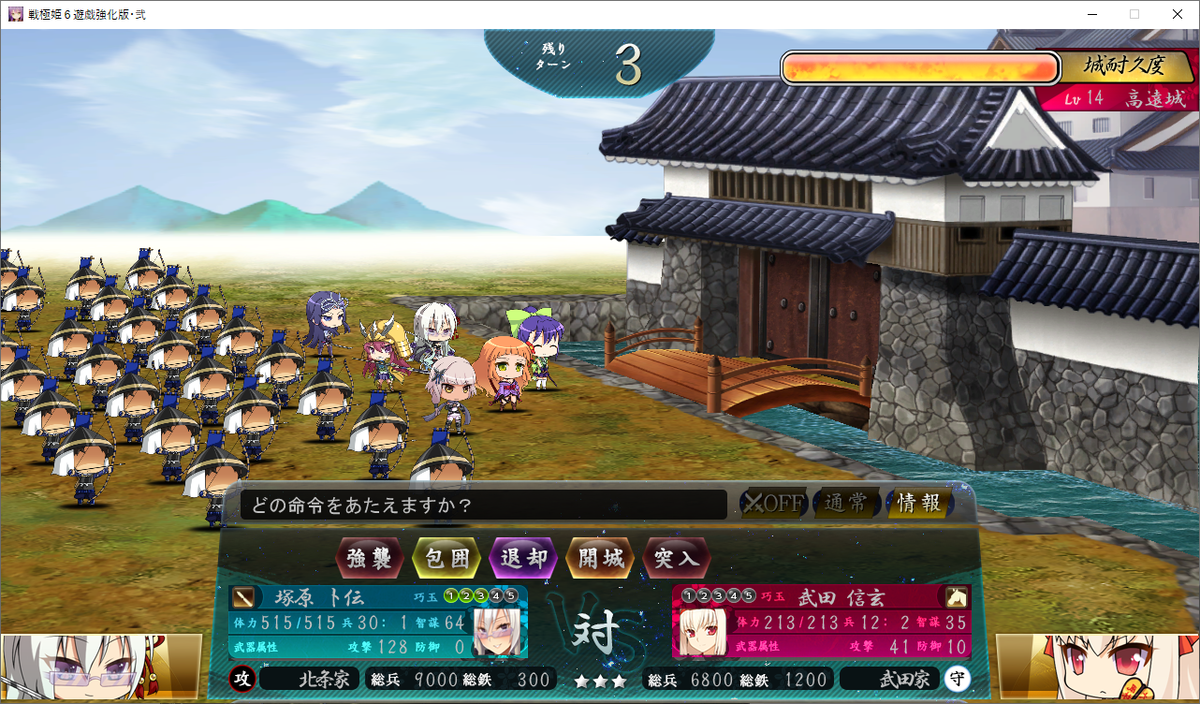Toggle the crossed-swords OFF button
The width and height of the screenshot is (1200, 704).
coord(772,503)
